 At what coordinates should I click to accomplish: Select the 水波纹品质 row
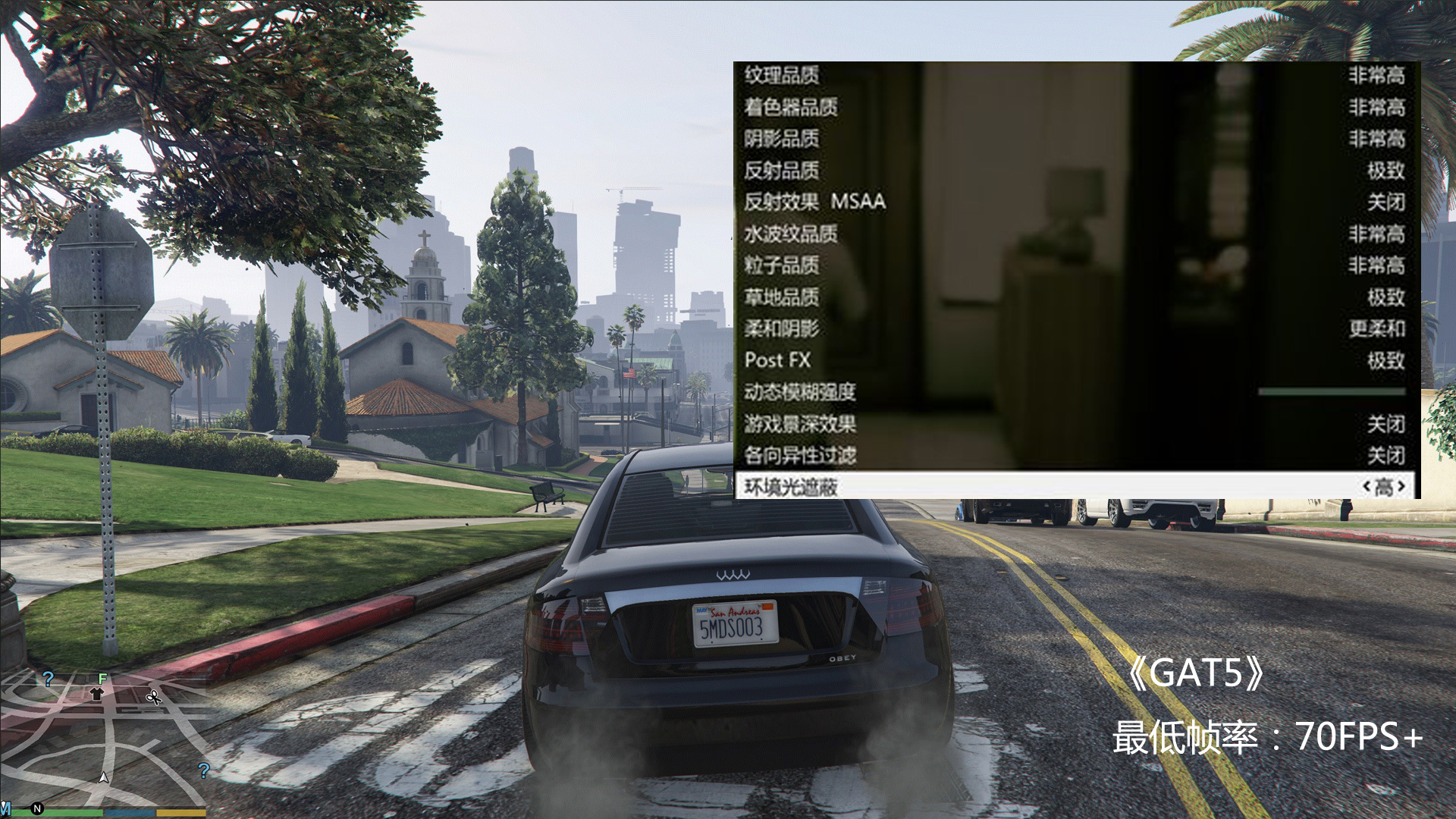[791, 234]
